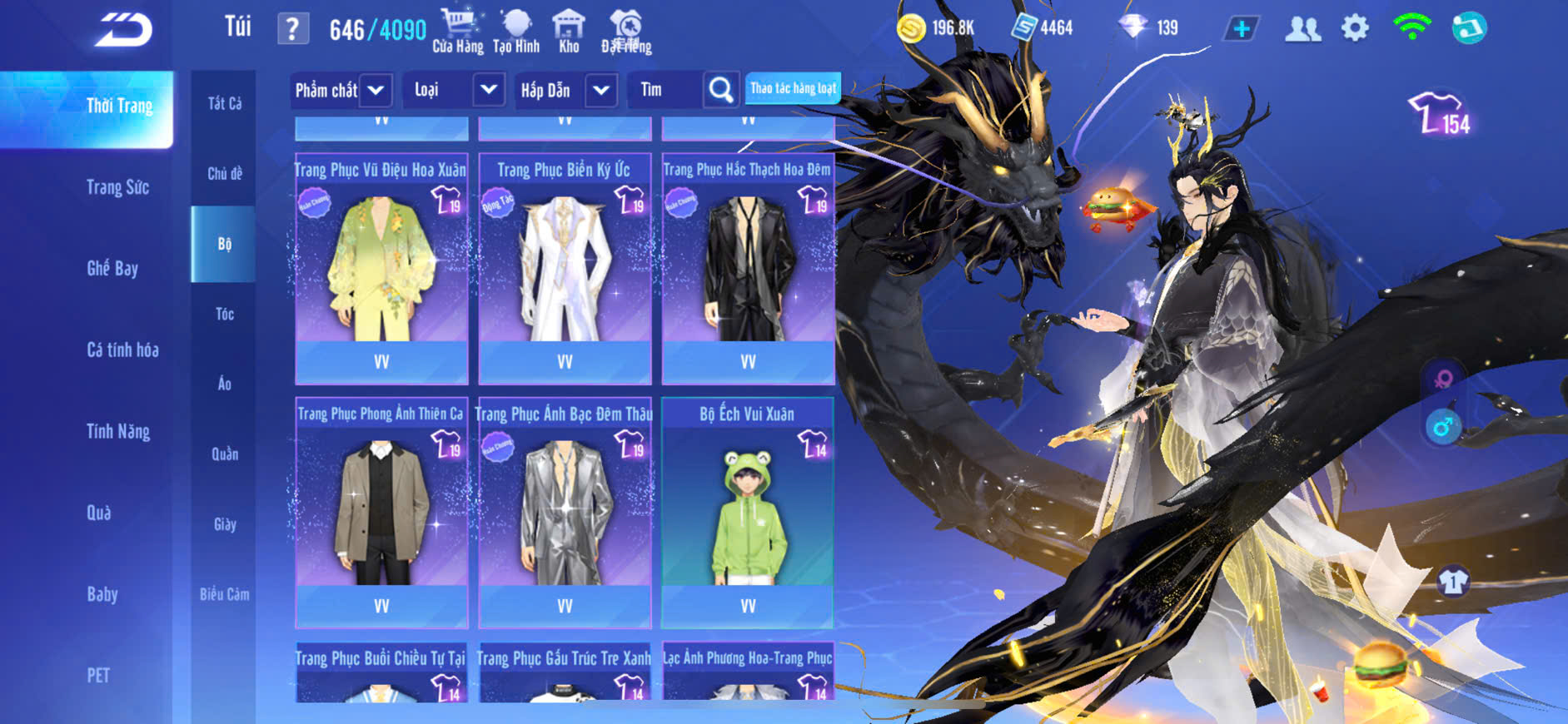The image size is (1568, 724).
Task: Open the Hấp Dẫn sort dropdown
Action: click(601, 90)
